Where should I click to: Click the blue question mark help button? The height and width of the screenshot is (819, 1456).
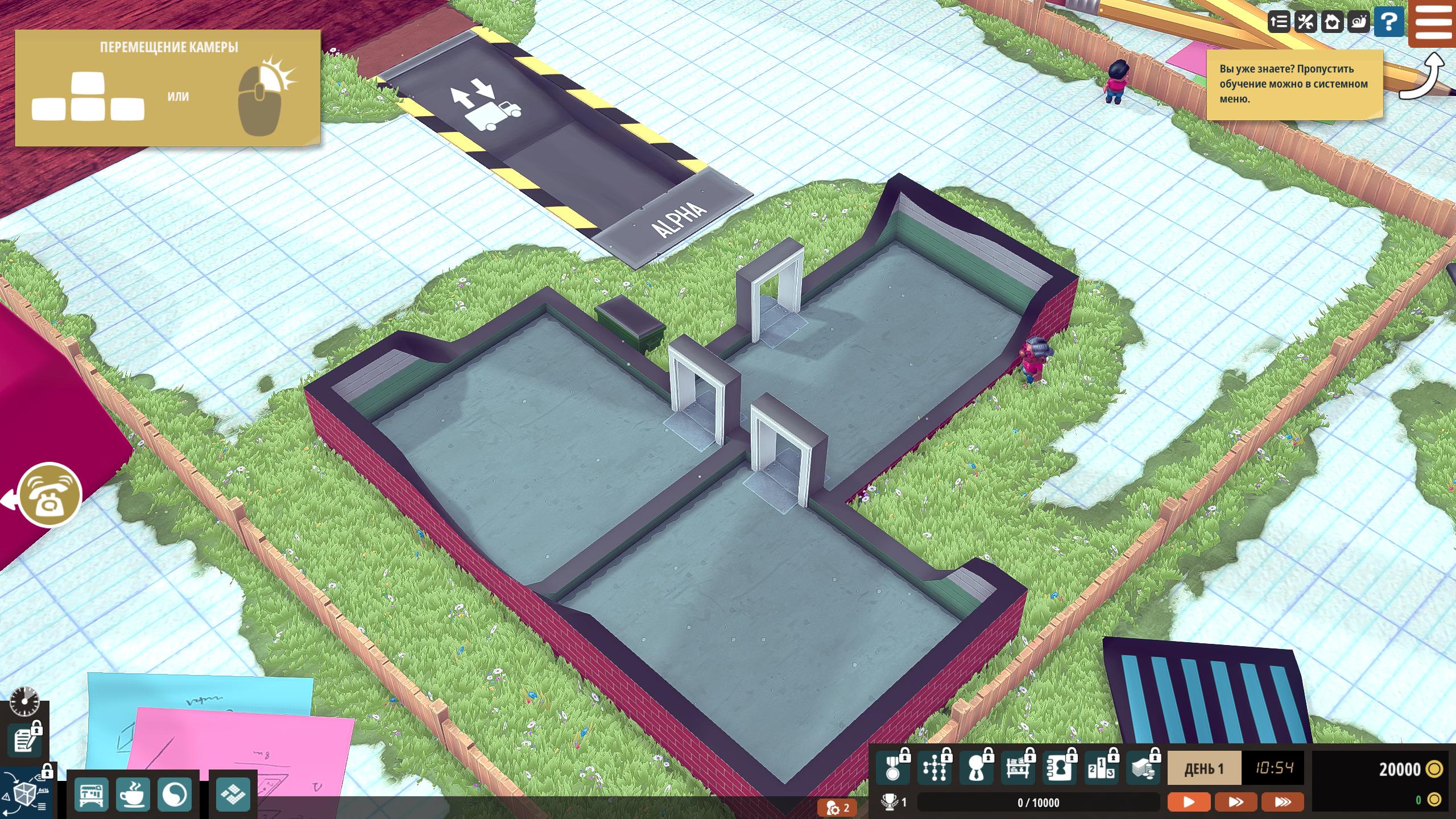click(1388, 23)
